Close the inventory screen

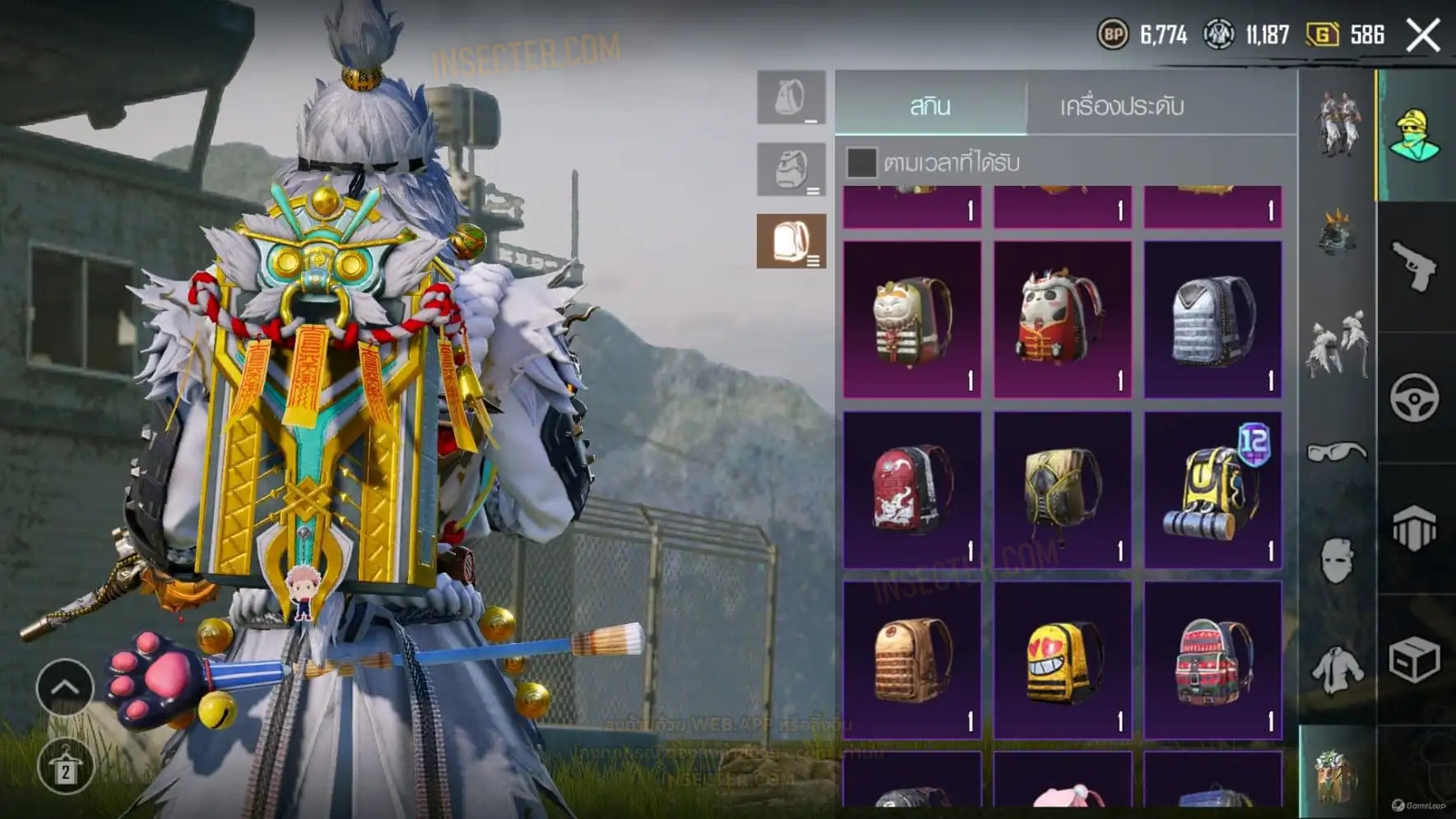[1423, 35]
